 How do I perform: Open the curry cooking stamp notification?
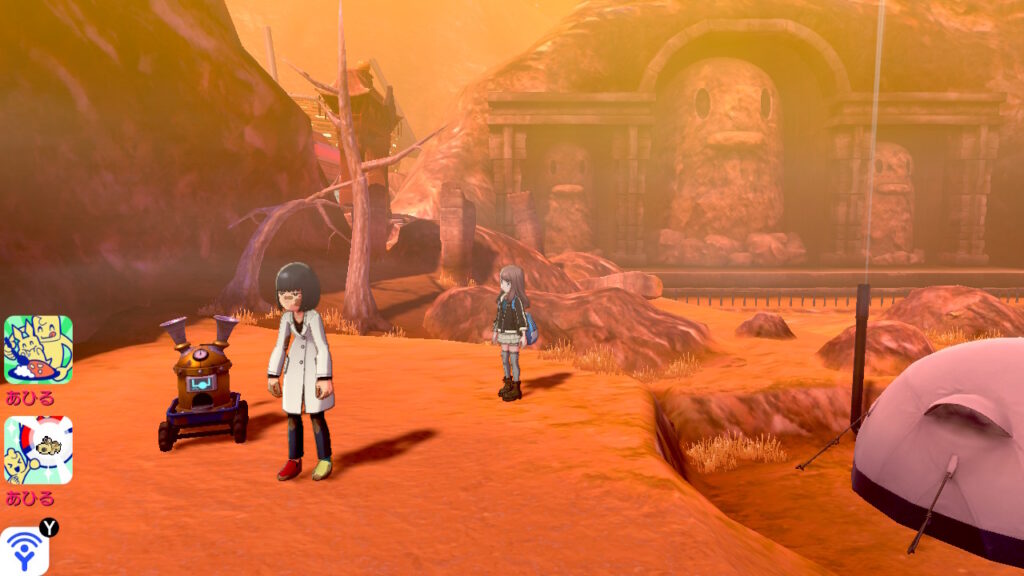coord(38,350)
